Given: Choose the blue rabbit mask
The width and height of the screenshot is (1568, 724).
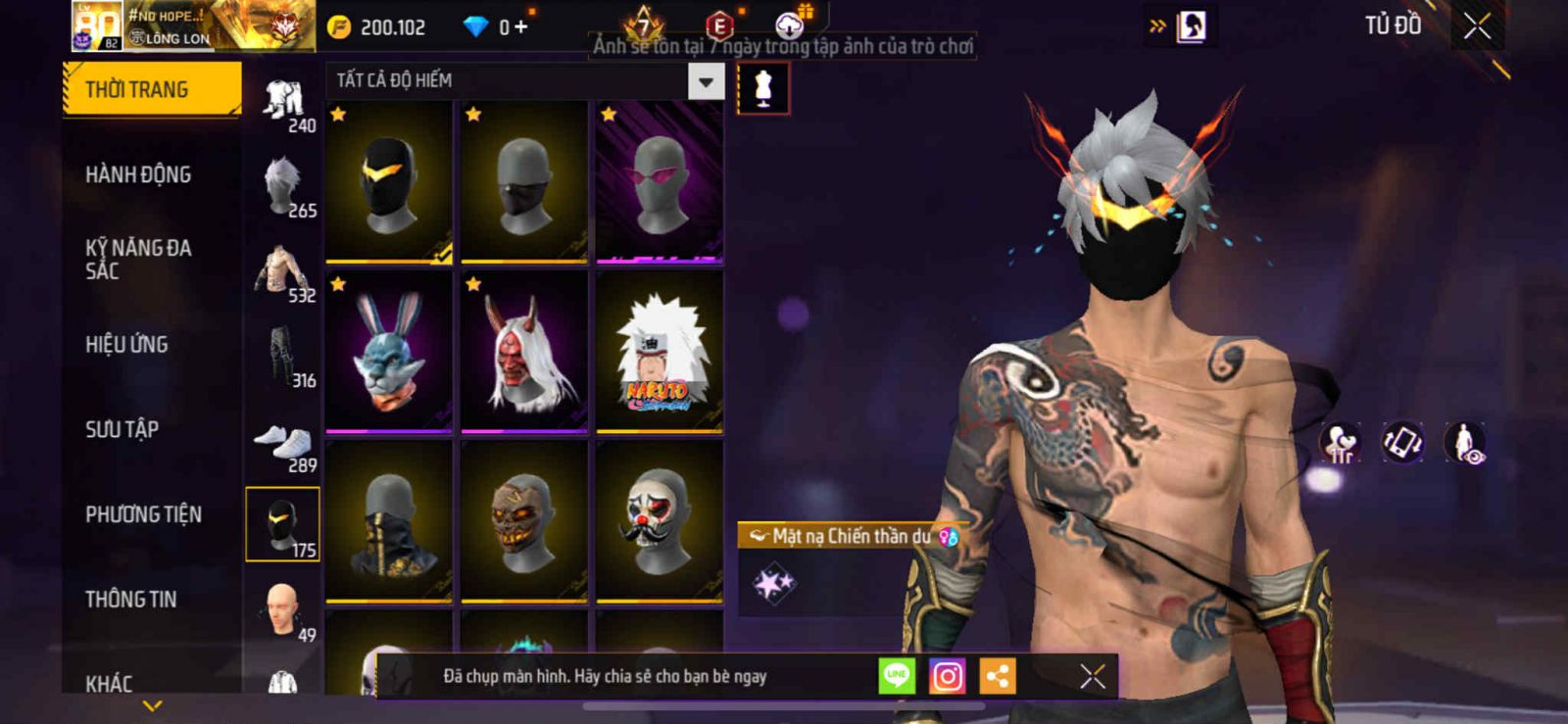Looking at the screenshot, I should tap(389, 353).
